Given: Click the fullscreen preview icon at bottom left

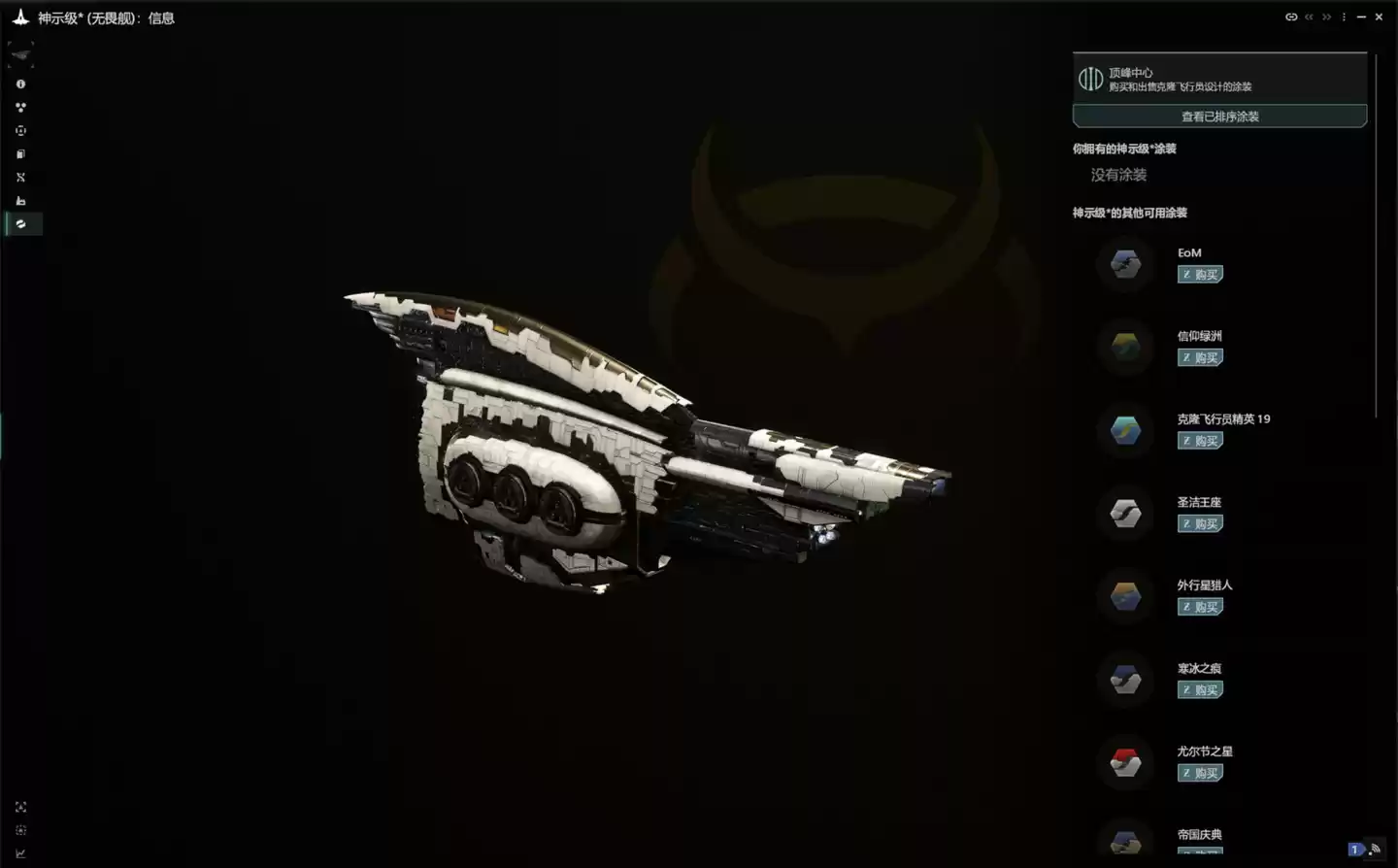Looking at the screenshot, I should pyautogui.click(x=21, y=807).
